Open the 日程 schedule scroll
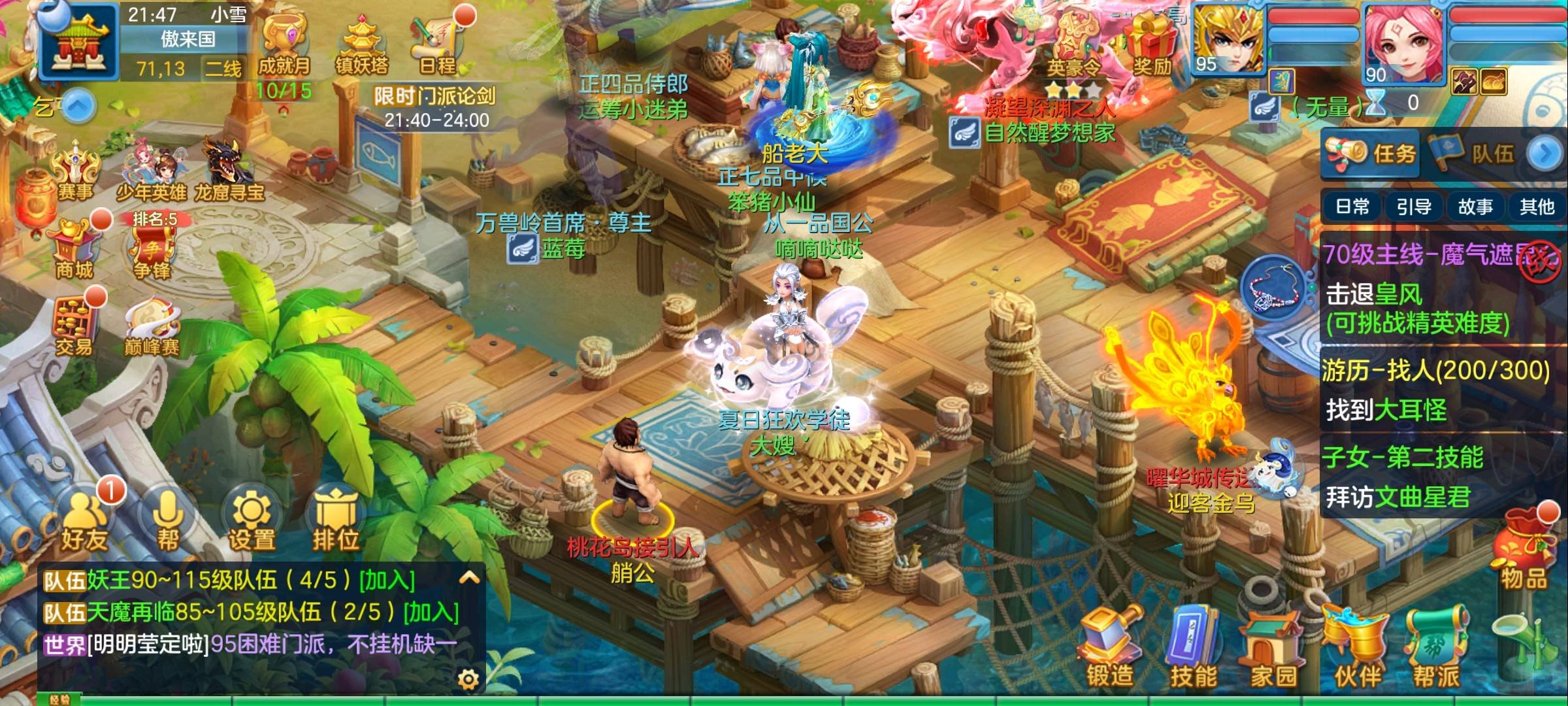 click(x=437, y=43)
